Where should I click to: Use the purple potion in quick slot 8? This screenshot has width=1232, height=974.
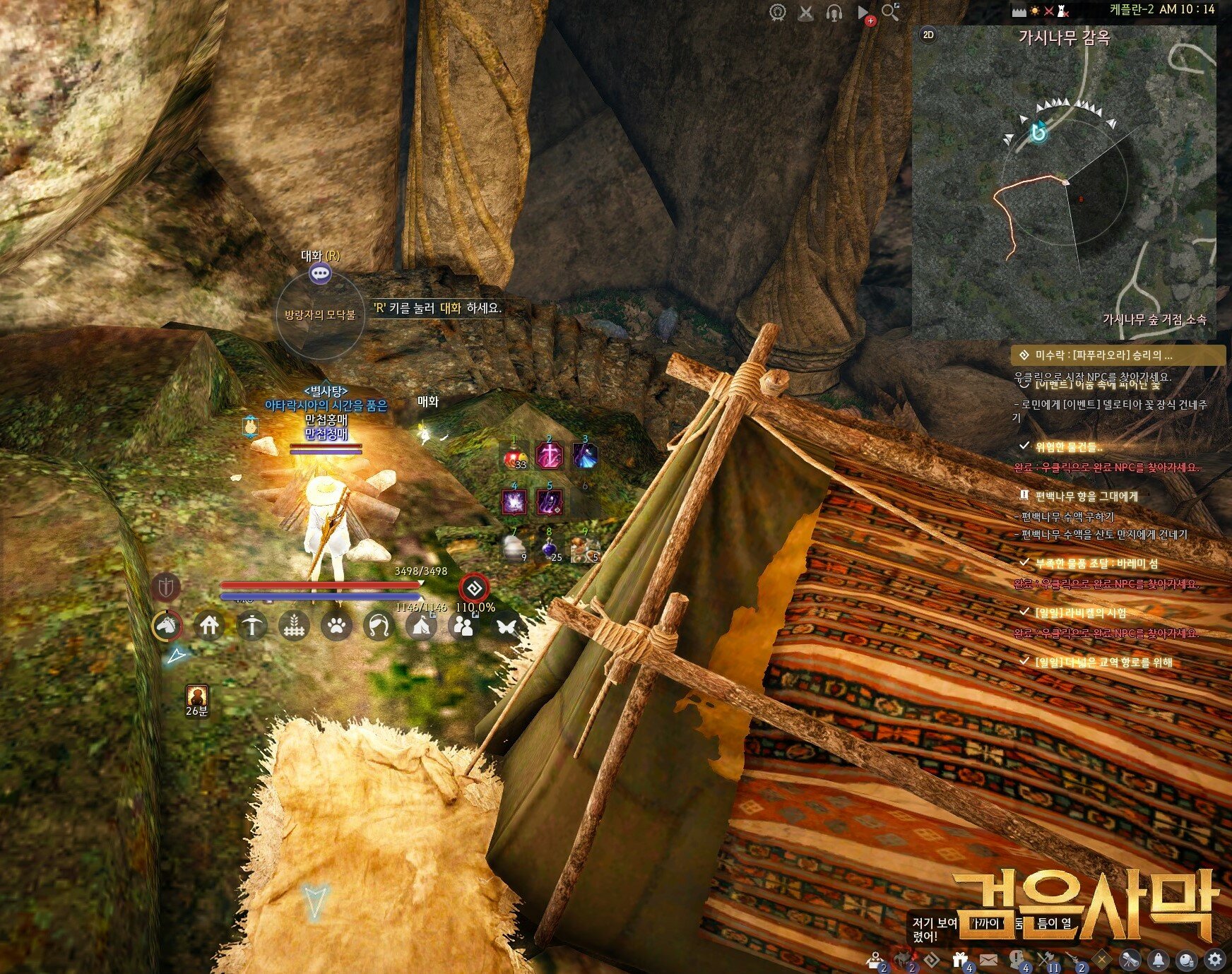pyautogui.click(x=550, y=549)
